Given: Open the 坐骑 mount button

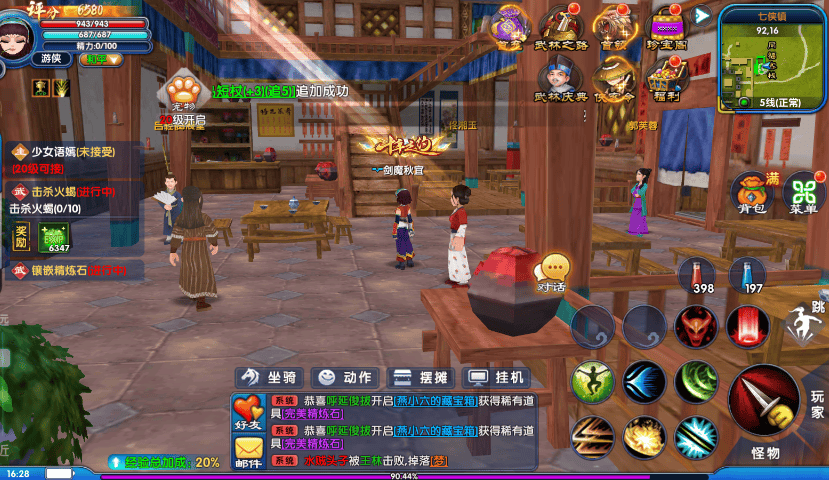Looking at the screenshot, I should 268,377.
